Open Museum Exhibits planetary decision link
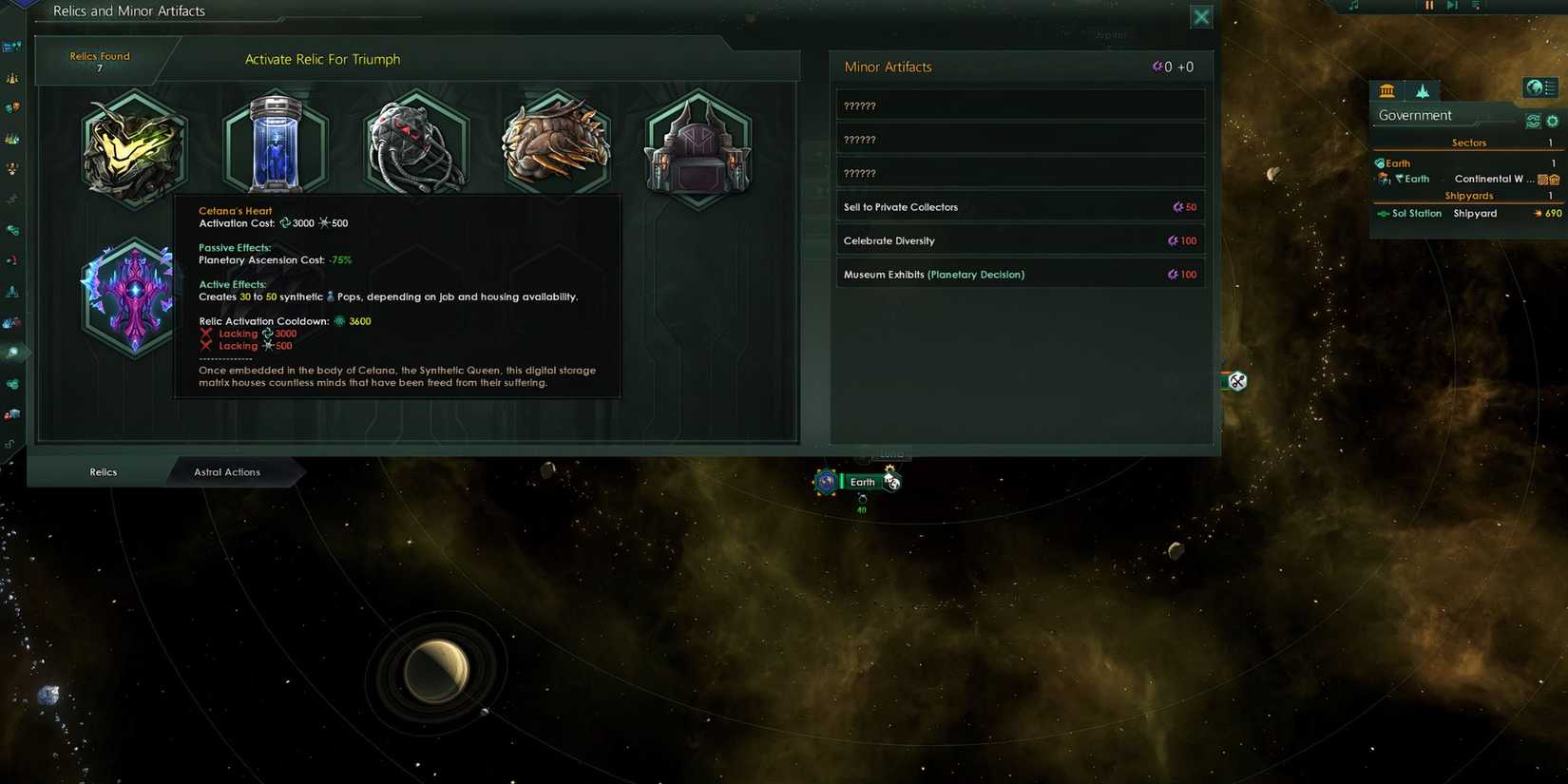 (933, 274)
